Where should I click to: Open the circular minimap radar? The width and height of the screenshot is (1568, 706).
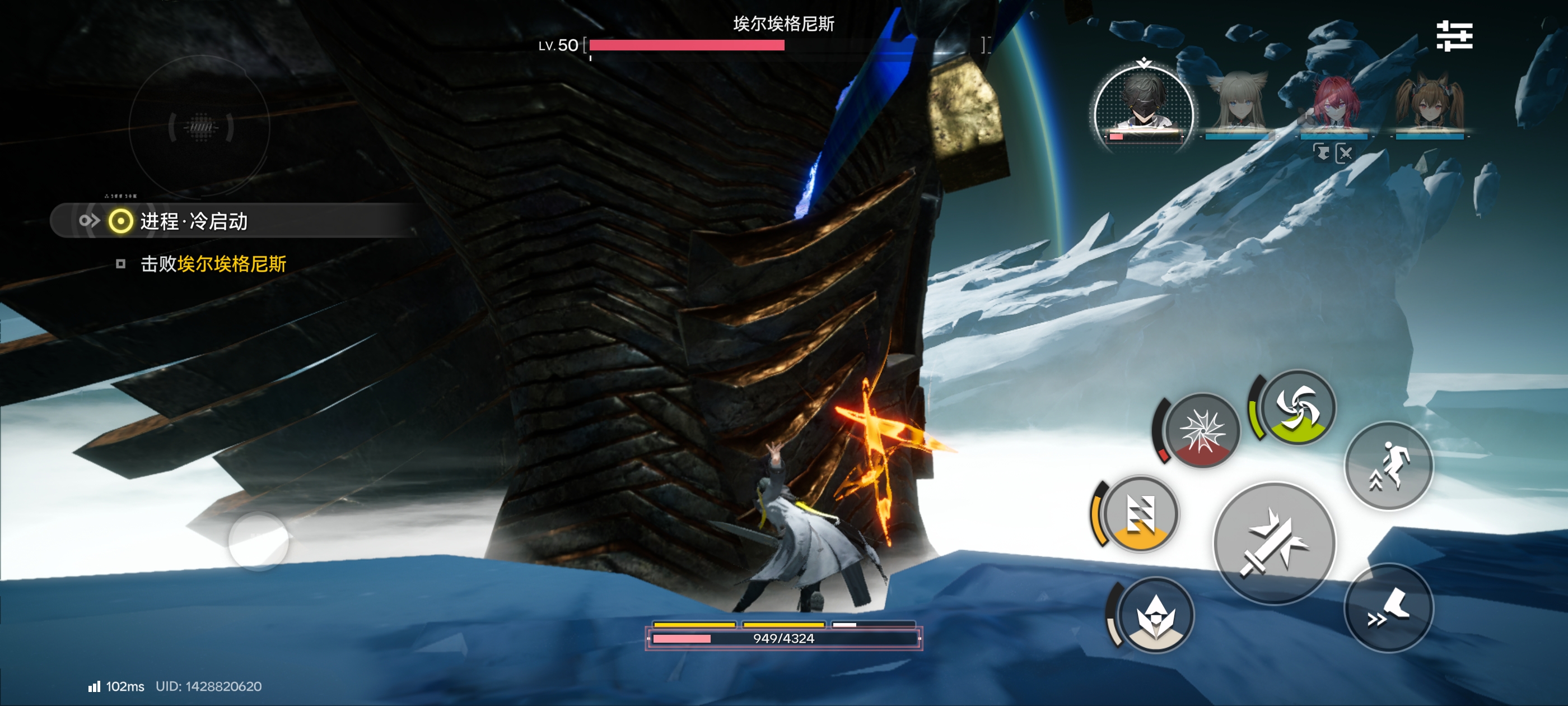pos(200,127)
